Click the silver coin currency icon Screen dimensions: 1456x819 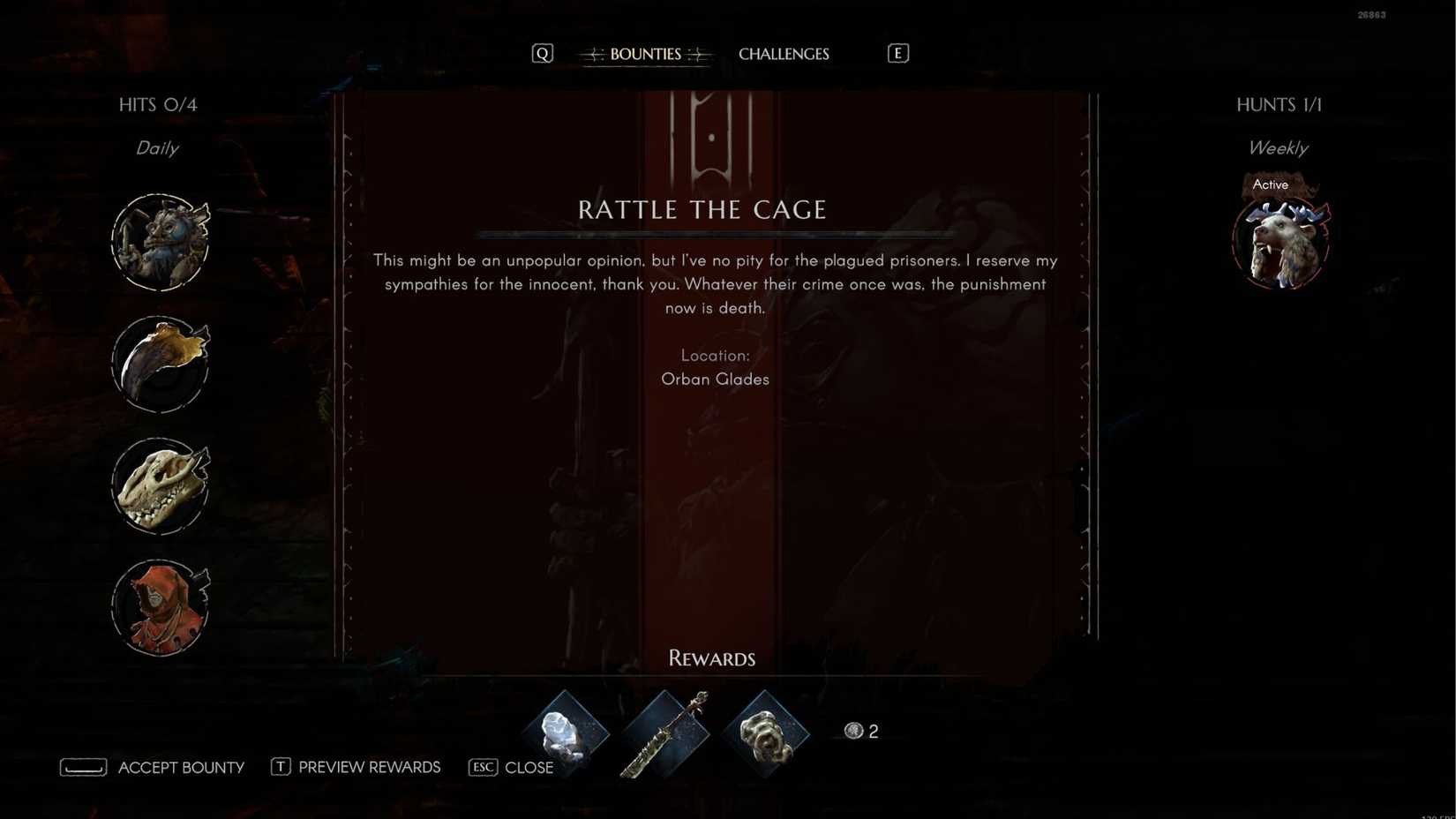pos(853,731)
